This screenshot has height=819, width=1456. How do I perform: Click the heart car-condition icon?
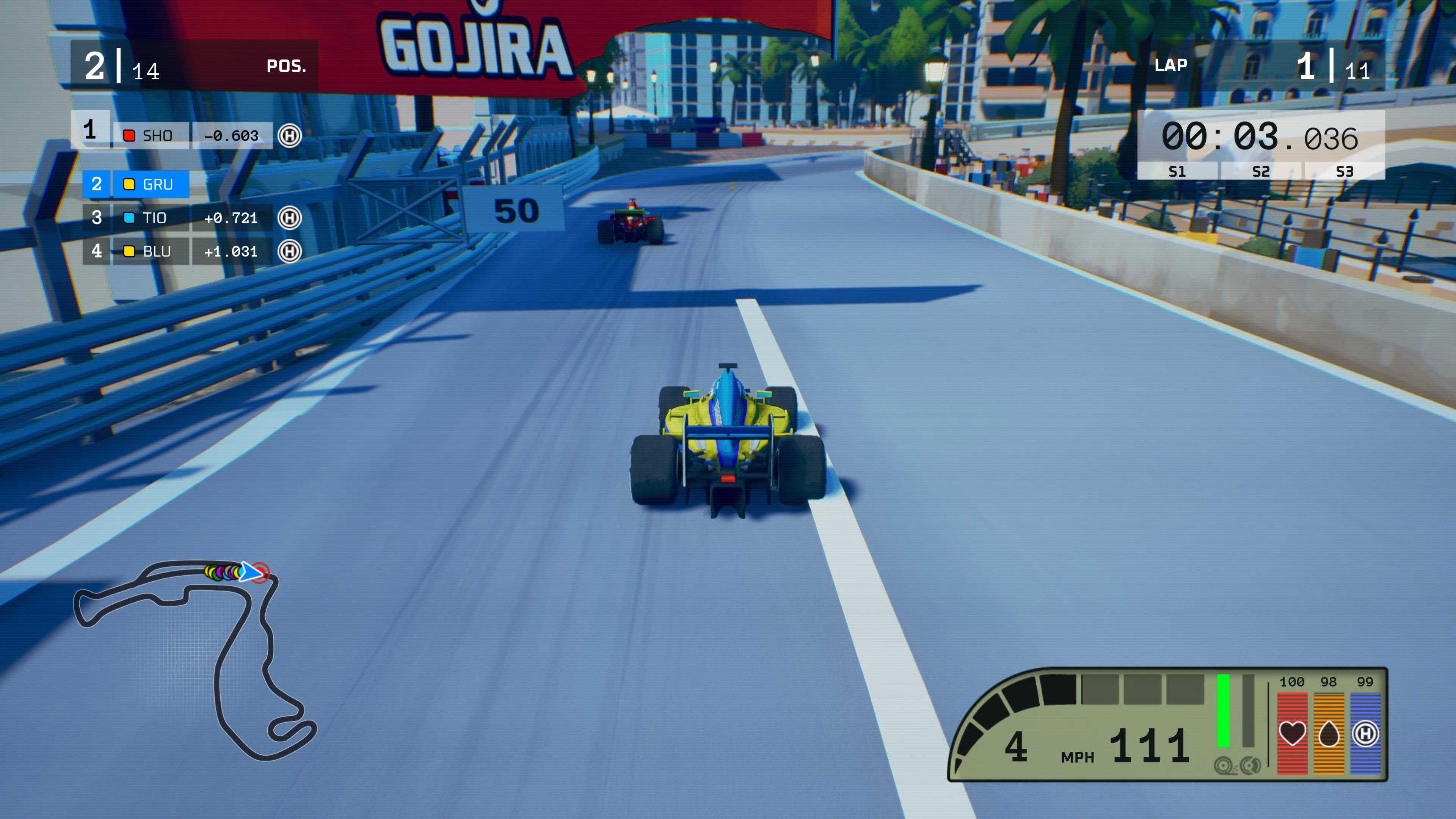pos(1292,734)
